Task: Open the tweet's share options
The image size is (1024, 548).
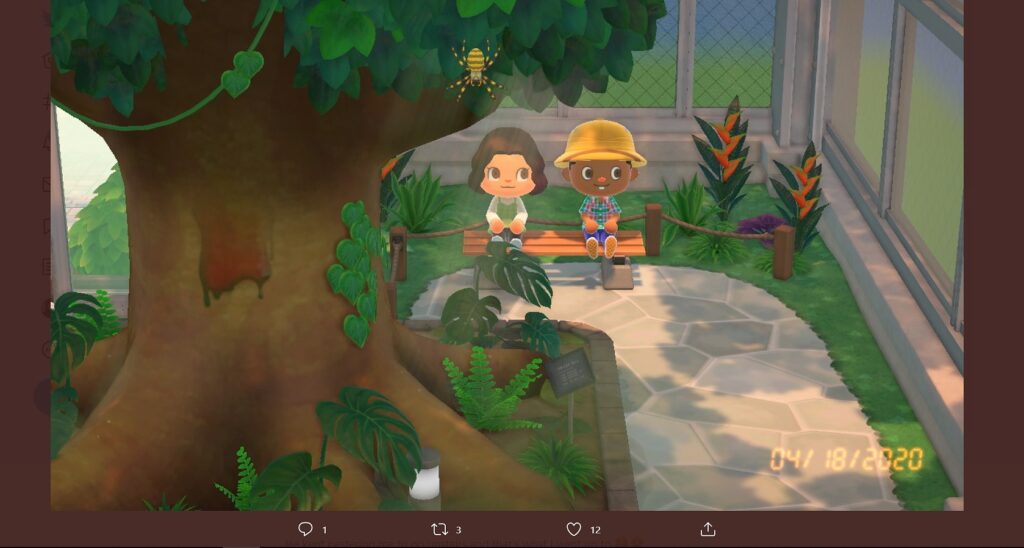Action: click(x=708, y=529)
